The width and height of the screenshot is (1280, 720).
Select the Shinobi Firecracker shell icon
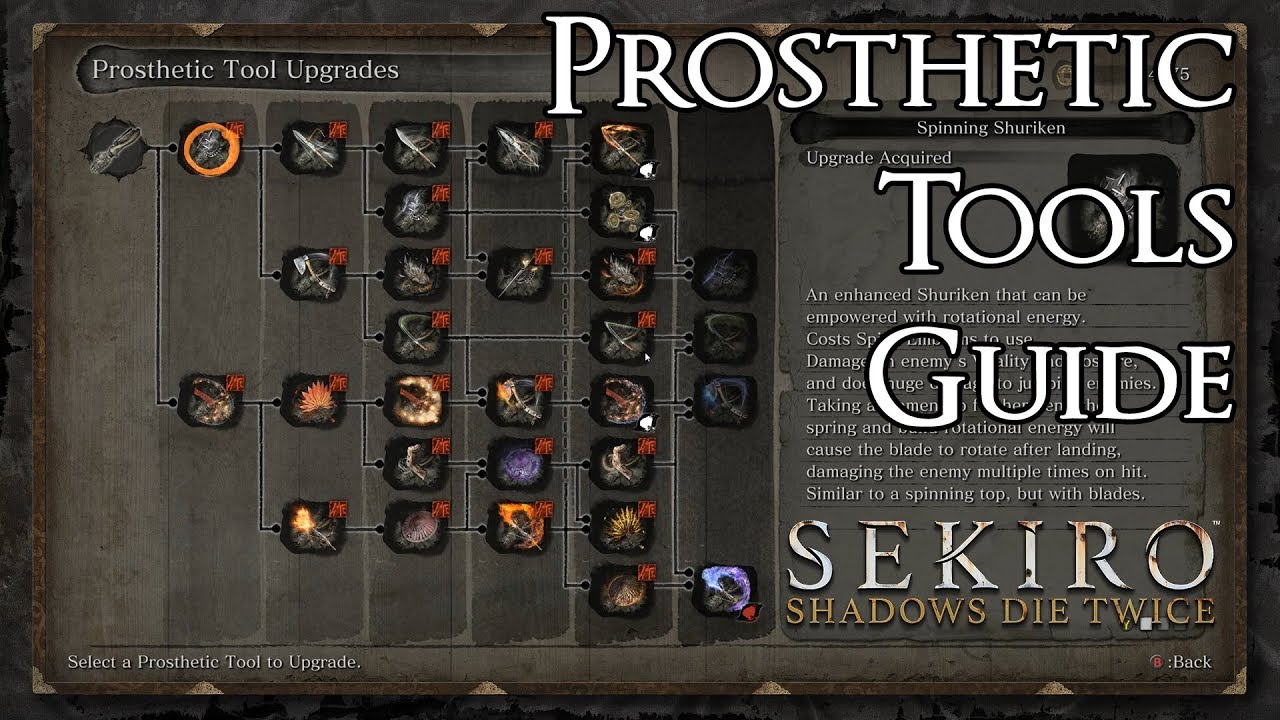[417, 525]
